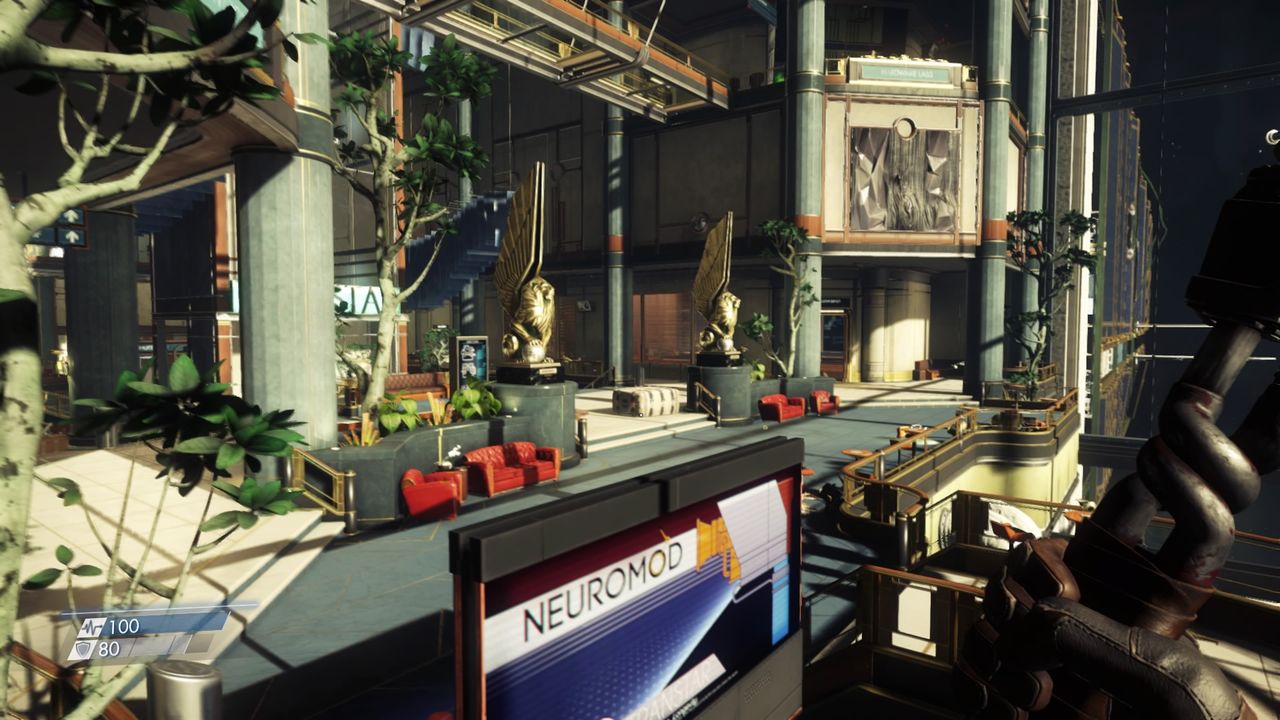The height and width of the screenshot is (720, 1280).
Task: Click the shield armor icon in the HUD
Action: (x=82, y=649)
